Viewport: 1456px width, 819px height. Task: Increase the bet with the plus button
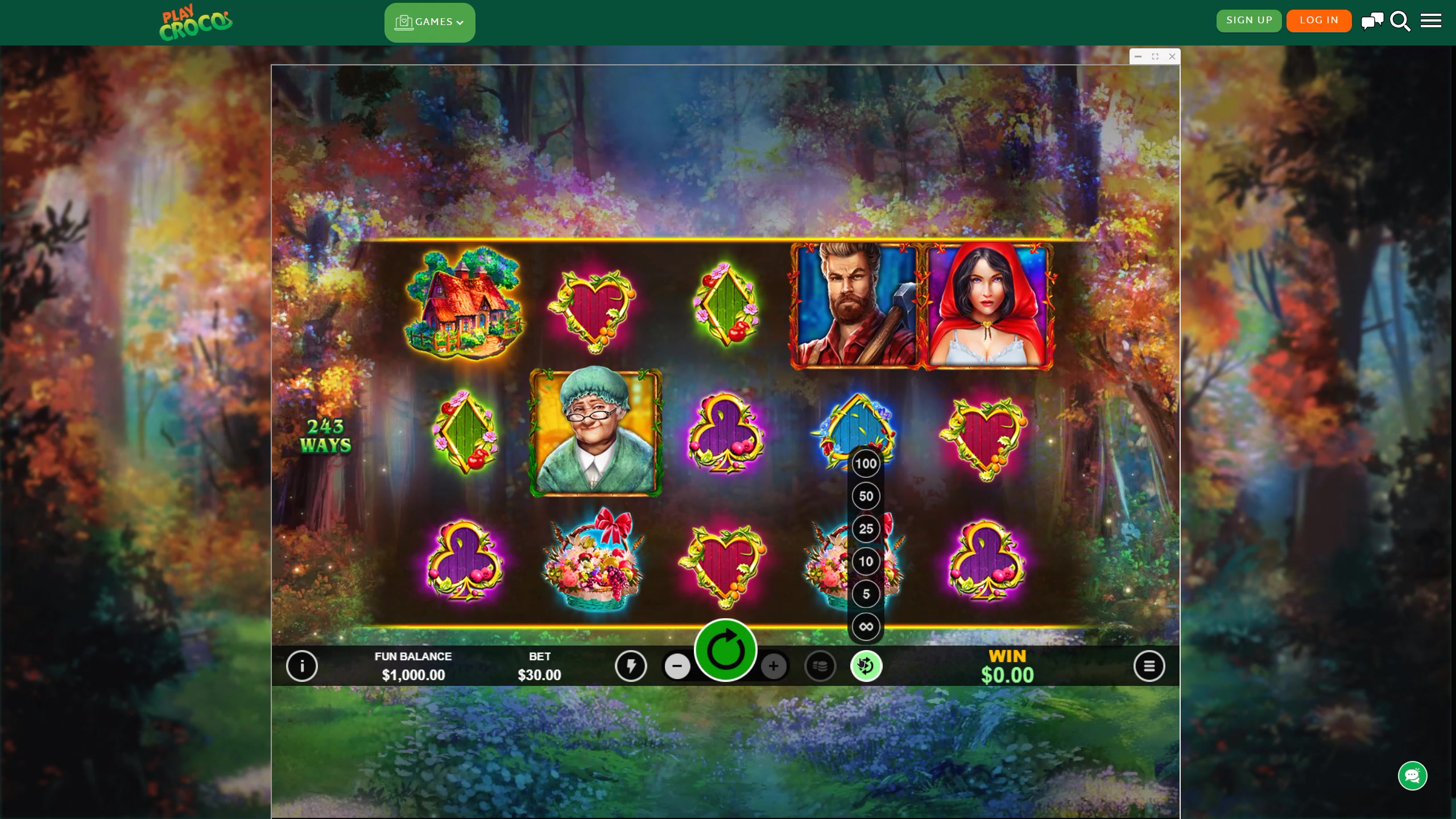point(773,666)
